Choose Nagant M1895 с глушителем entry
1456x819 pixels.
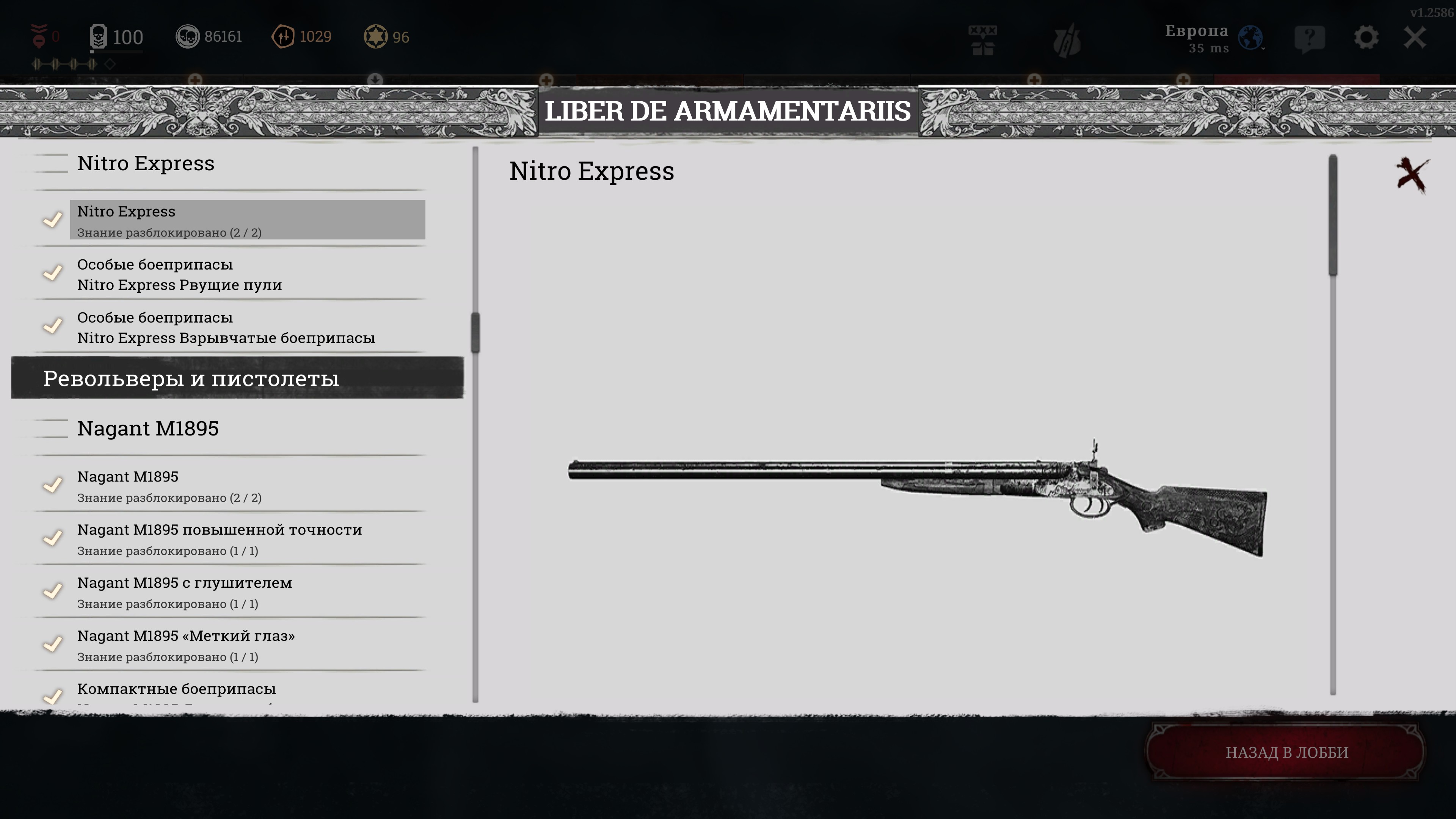tap(247, 592)
